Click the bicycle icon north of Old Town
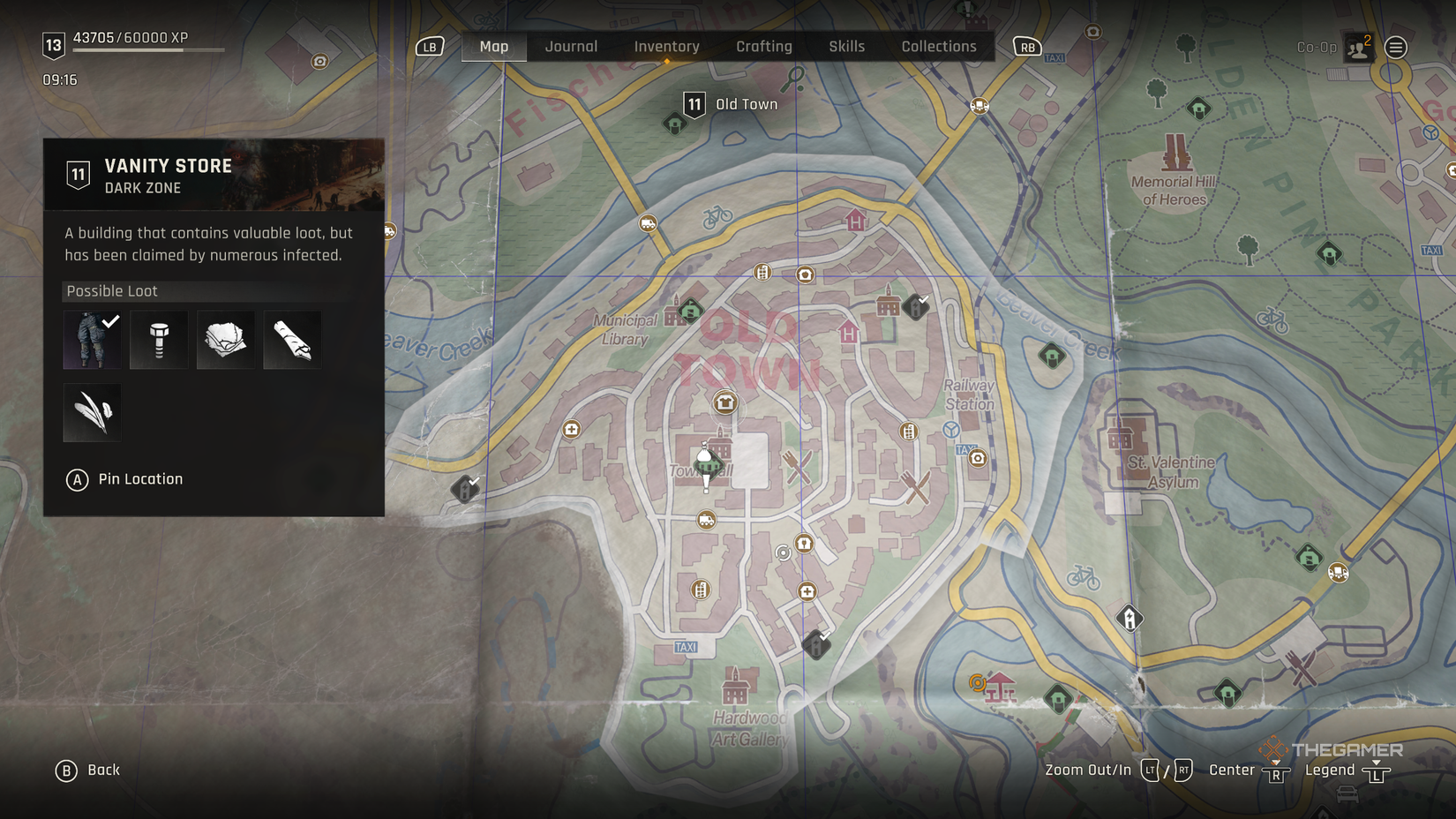Image resolution: width=1456 pixels, height=819 pixels. pyautogui.click(x=718, y=214)
